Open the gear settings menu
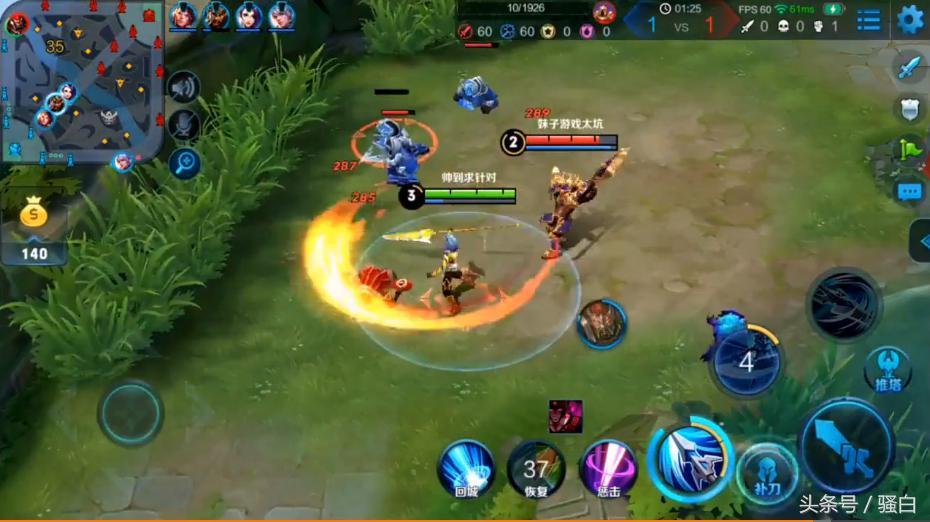The height and width of the screenshot is (522, 930). pos(910,19)
